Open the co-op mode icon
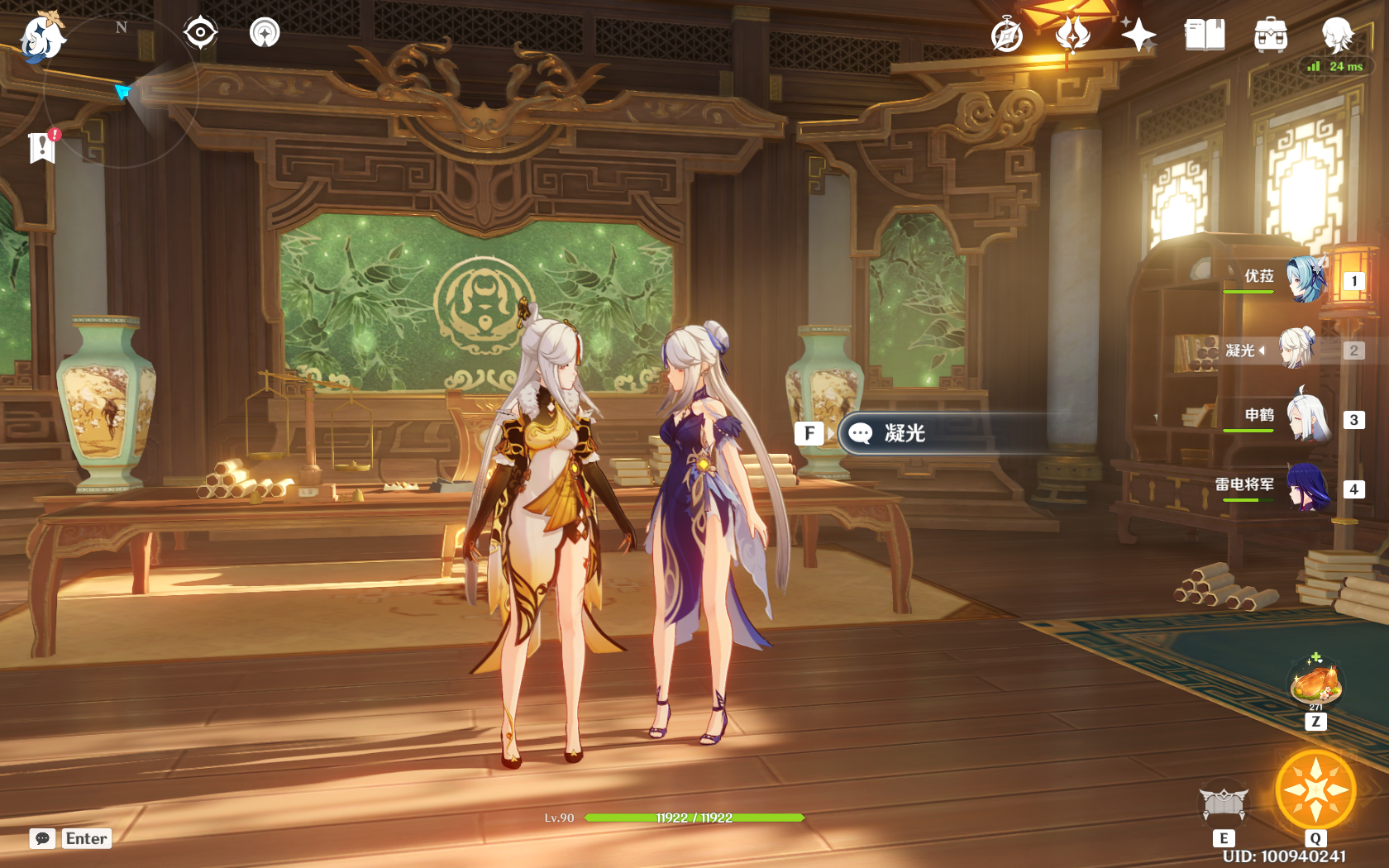This screenshot has width=1389, height=868. (x=265, y=33)
